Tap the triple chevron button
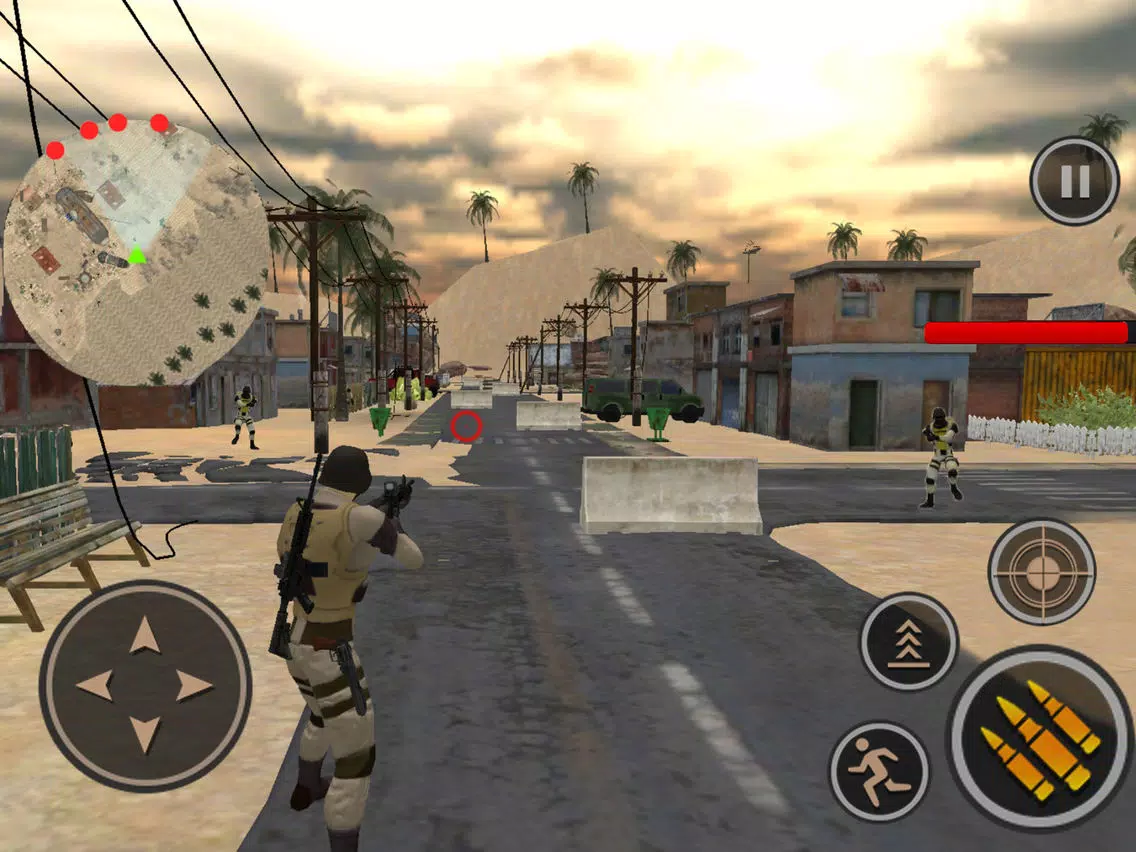The width and height of the screenshot is (1136, 852). (908, 641)
